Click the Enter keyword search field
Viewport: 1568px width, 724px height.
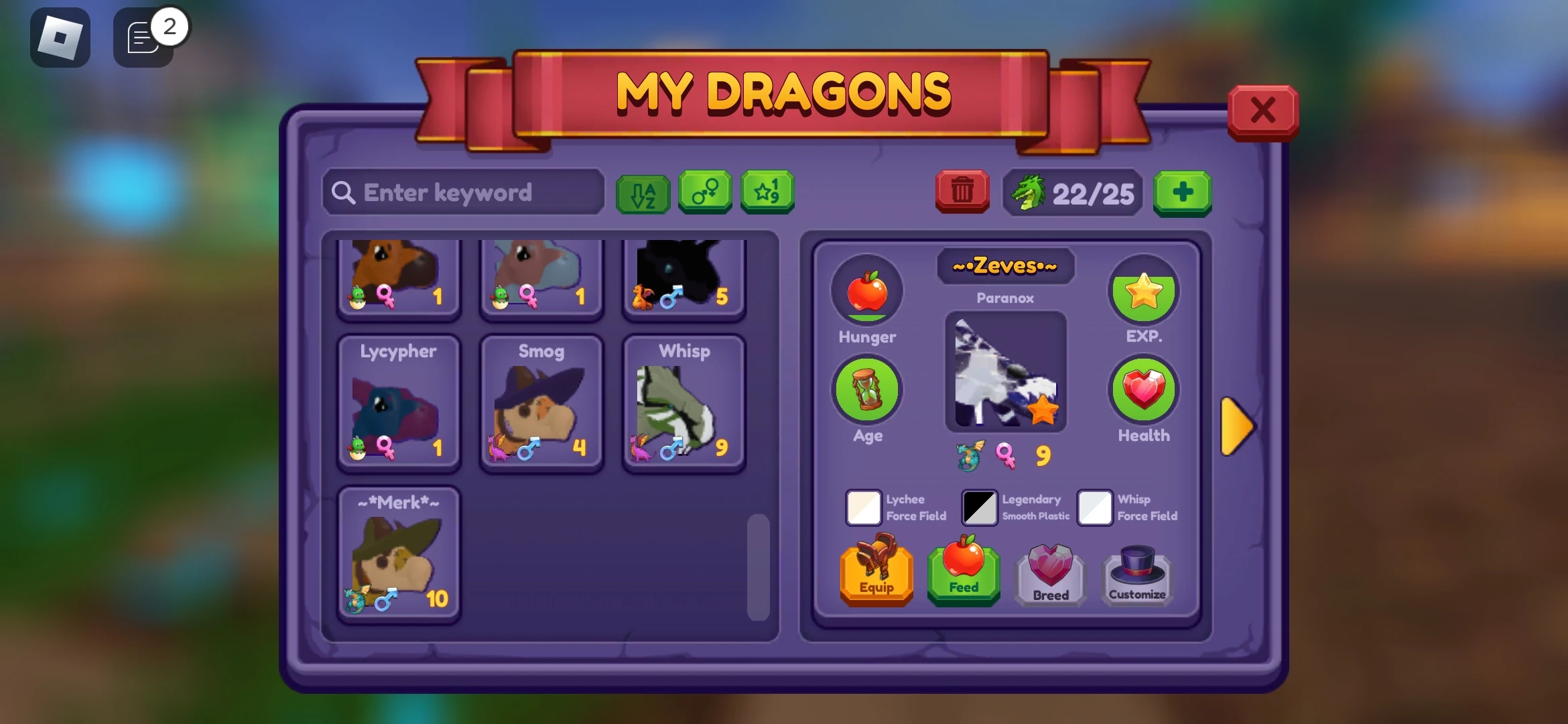click(462, 192)
